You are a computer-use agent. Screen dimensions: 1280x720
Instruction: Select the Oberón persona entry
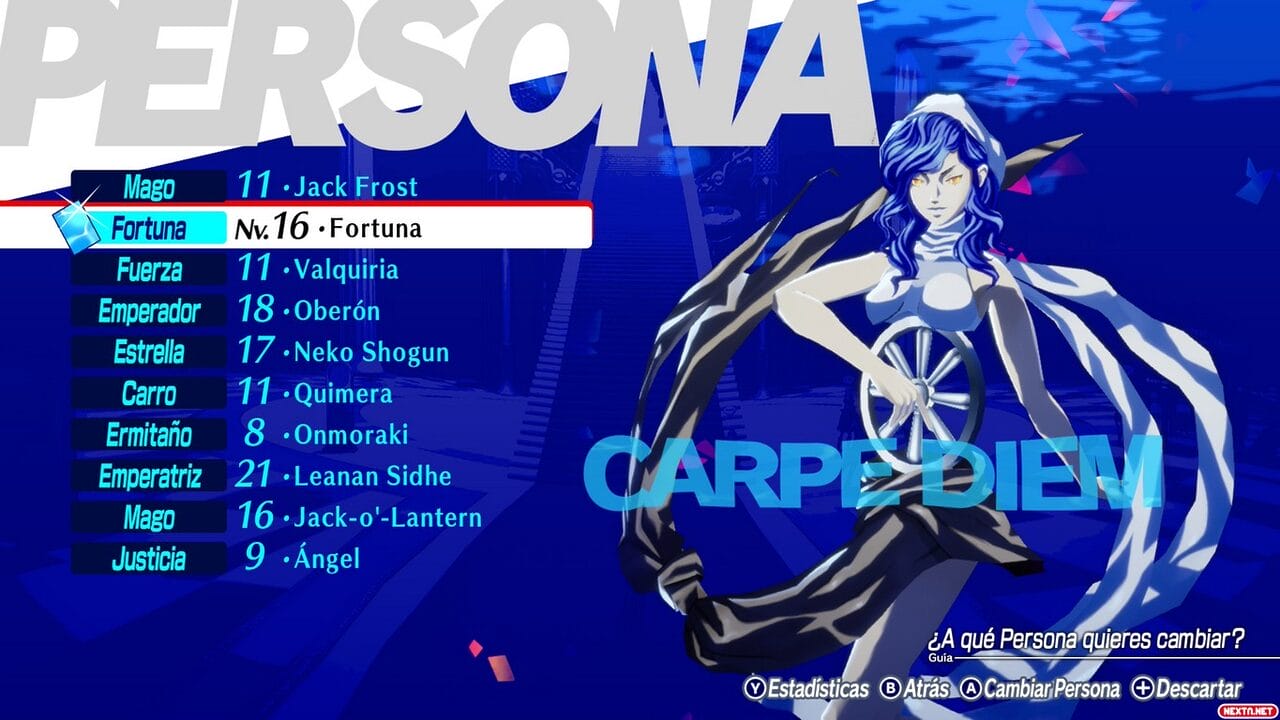click(336, 311)
